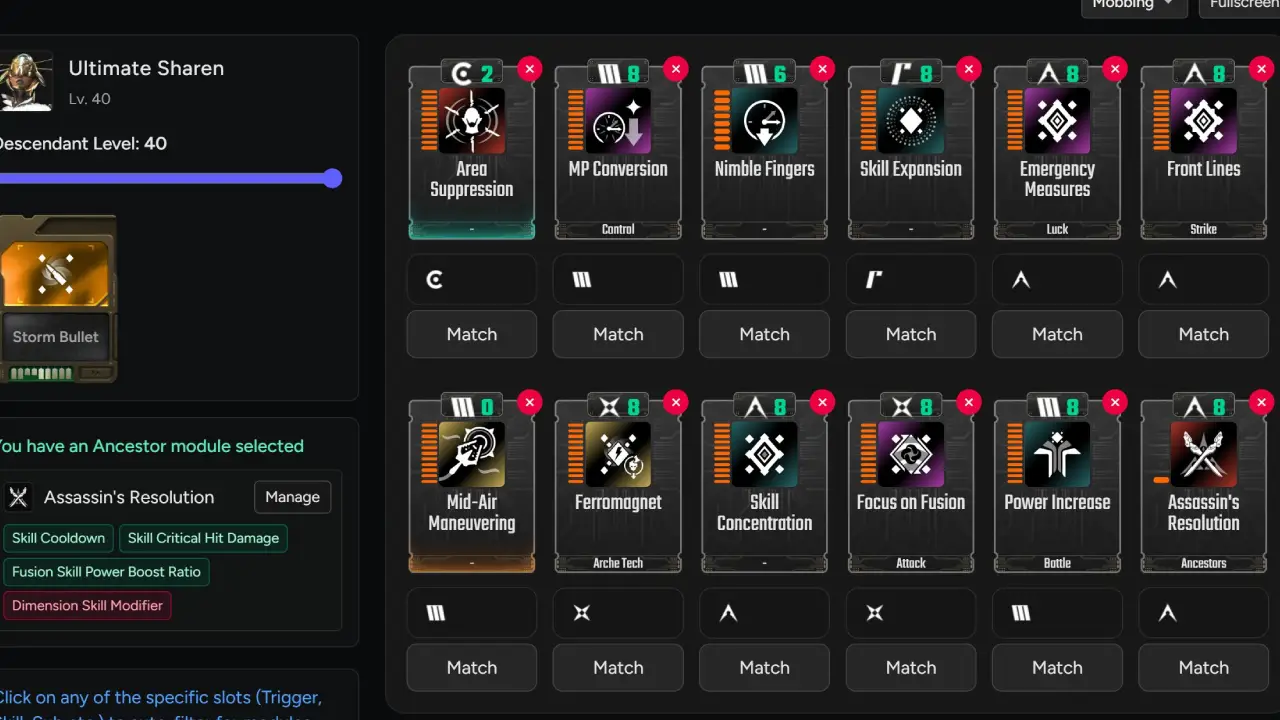
Task: Select the Nimble Fingers module icon
Action: [764, 121]
